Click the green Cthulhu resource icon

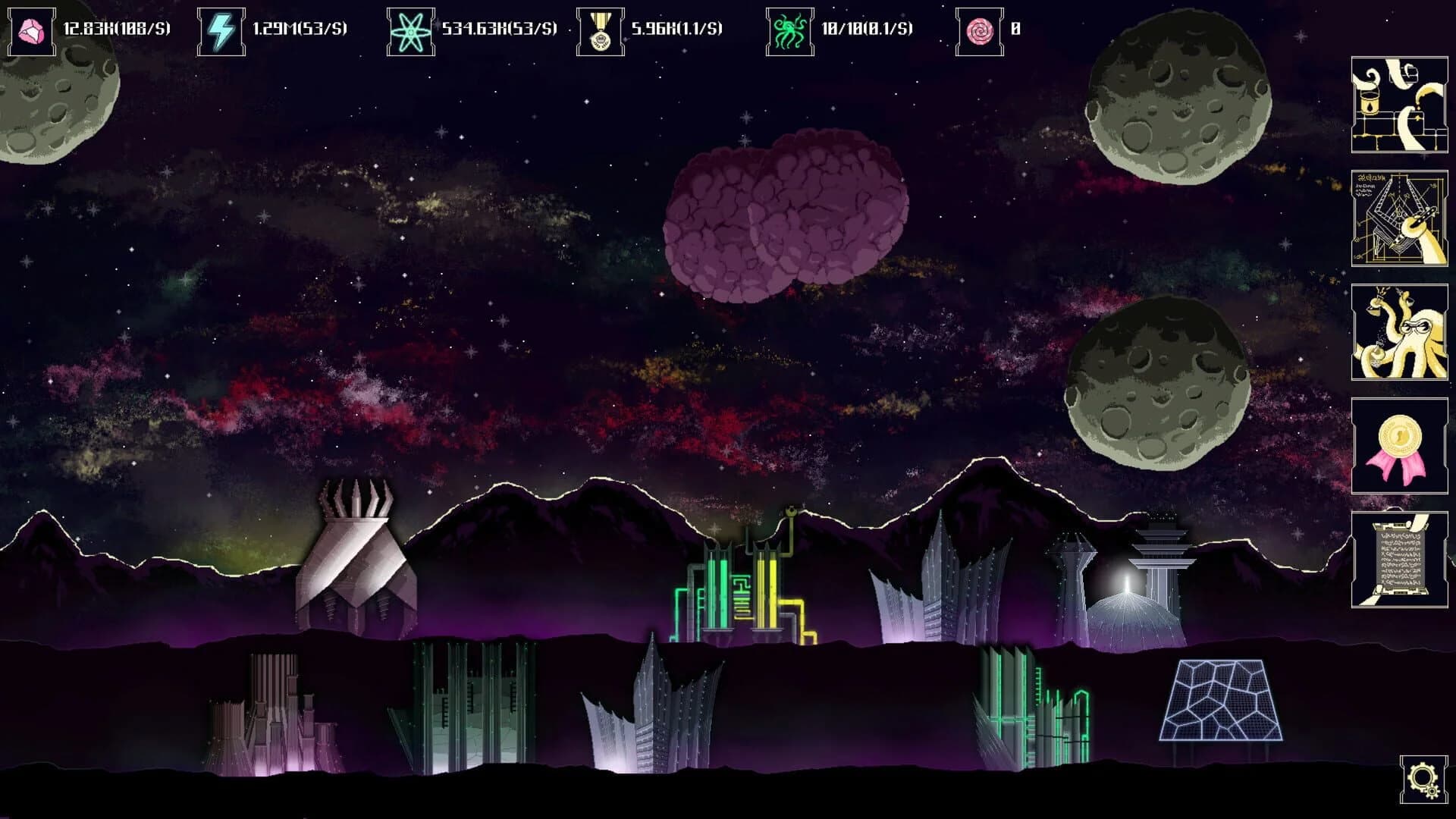click(x=789, y=30)
